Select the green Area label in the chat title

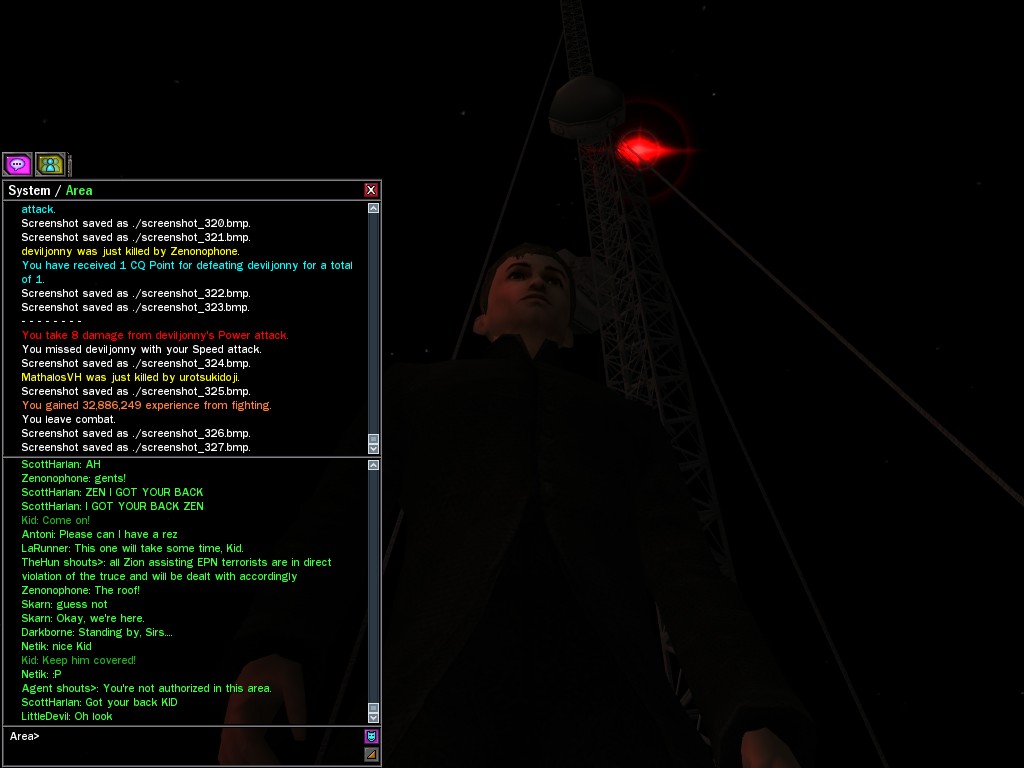click(79, 190)
